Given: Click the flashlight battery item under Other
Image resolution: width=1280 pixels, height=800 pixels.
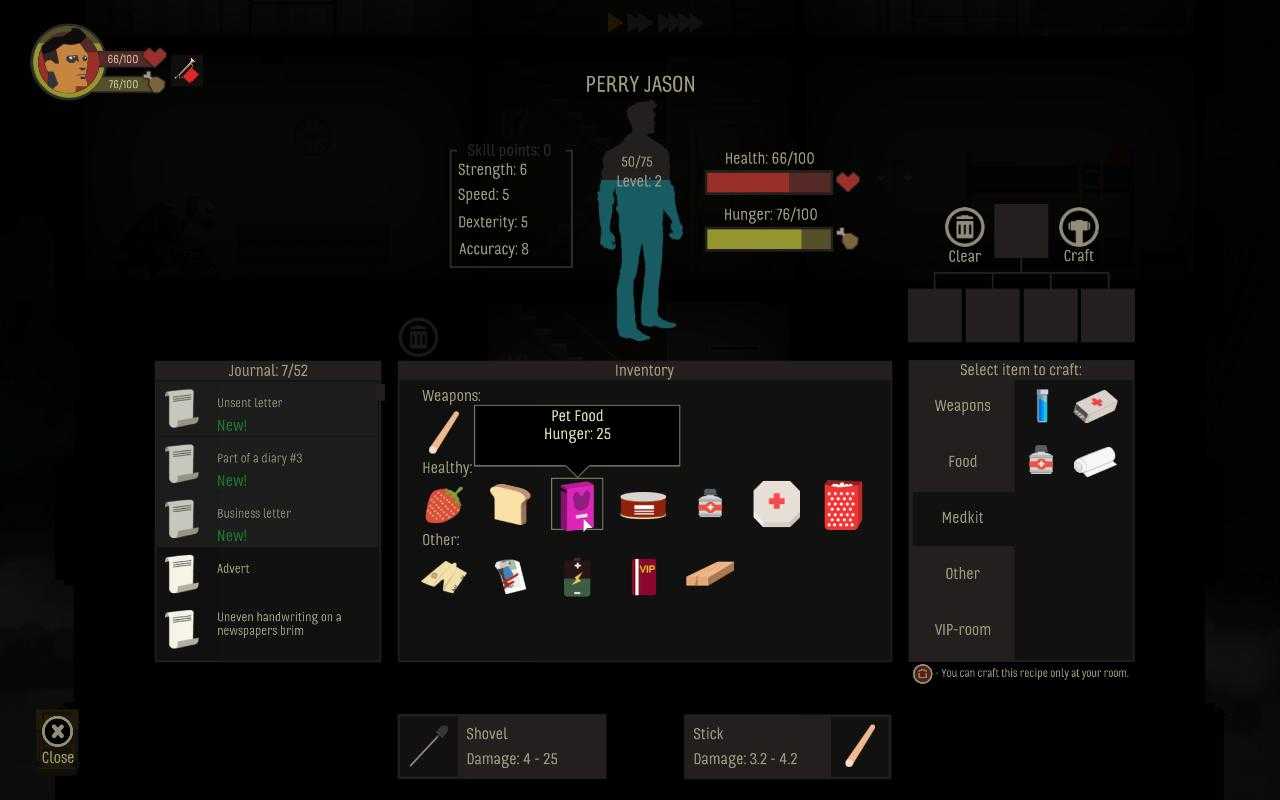Looking at the screenshot, I should (577, 577).
